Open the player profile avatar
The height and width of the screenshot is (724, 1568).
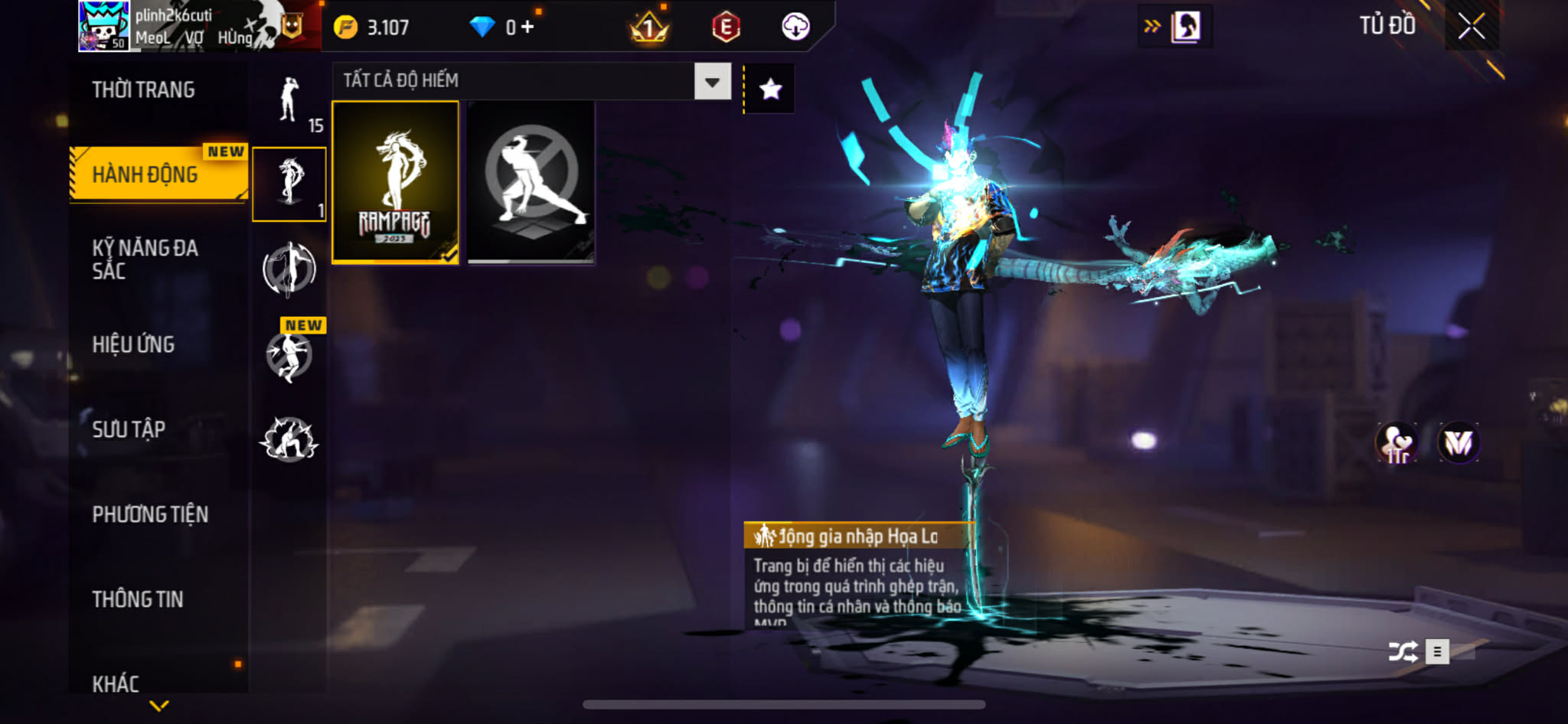point(104,26)
